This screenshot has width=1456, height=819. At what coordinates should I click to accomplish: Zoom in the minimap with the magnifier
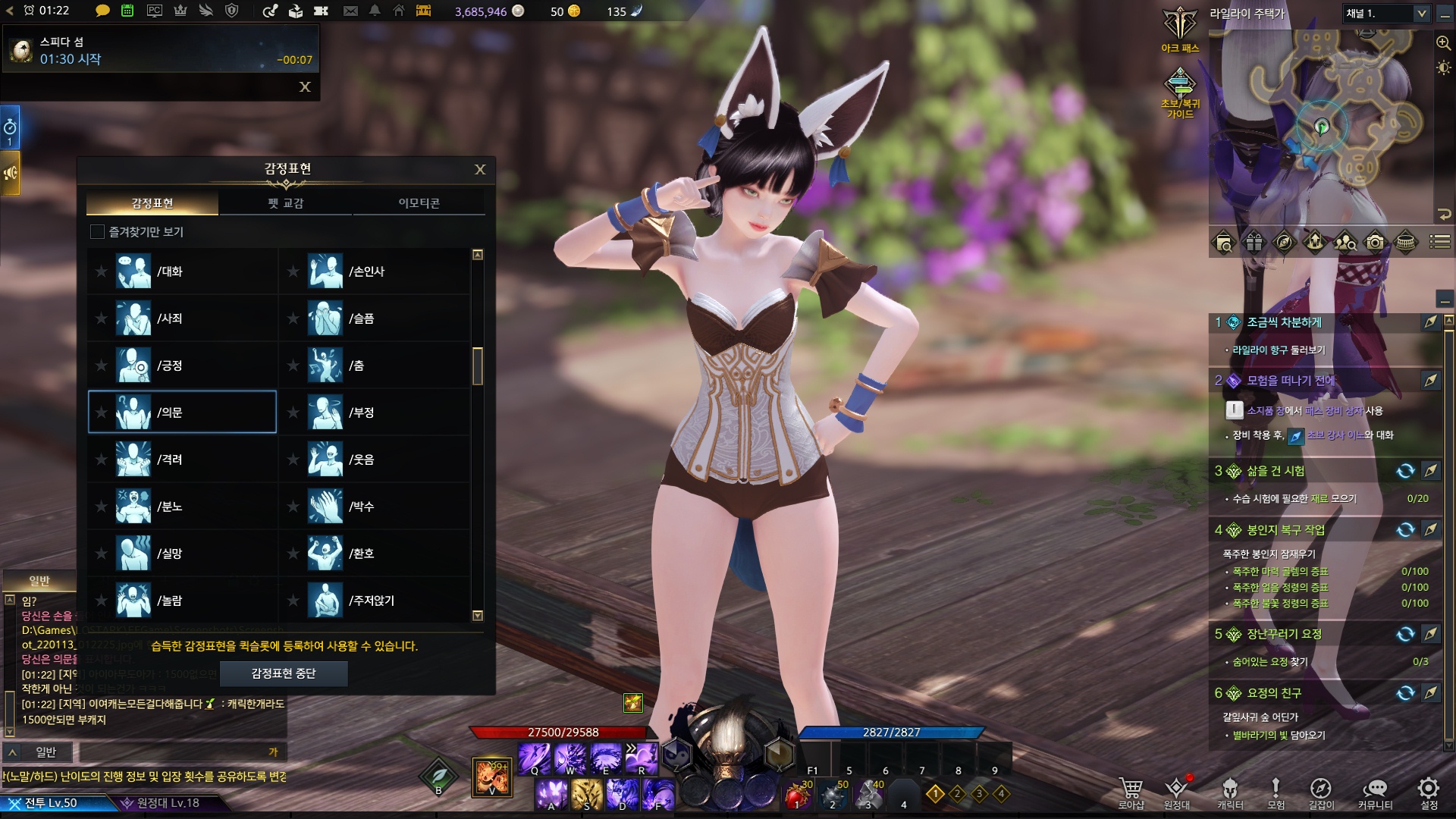click(x=1443, y=43)
